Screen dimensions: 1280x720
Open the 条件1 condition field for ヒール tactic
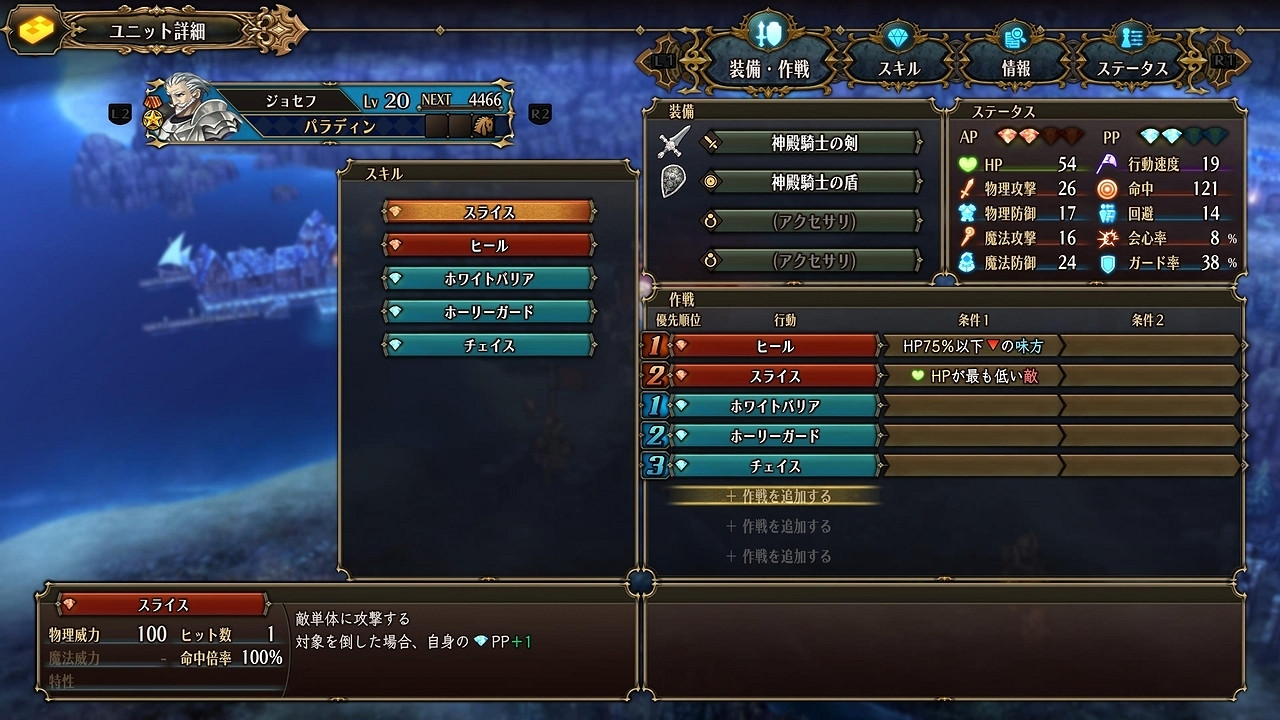pos(973,346)
